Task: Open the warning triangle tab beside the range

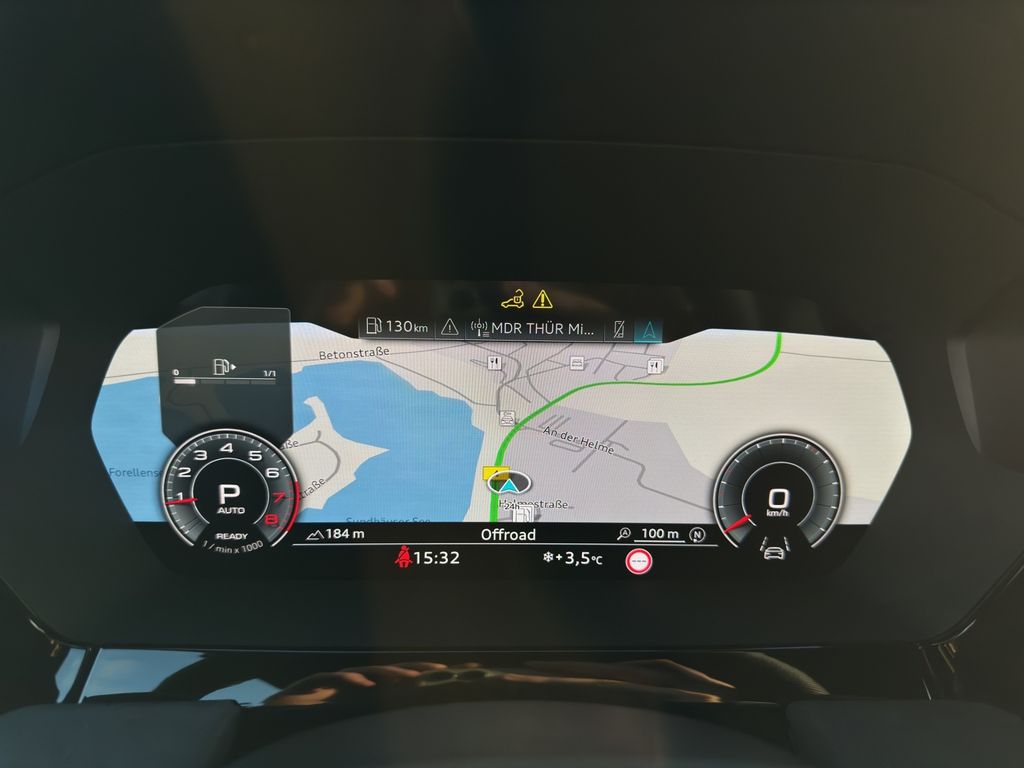Action: (x=449, y=326)
